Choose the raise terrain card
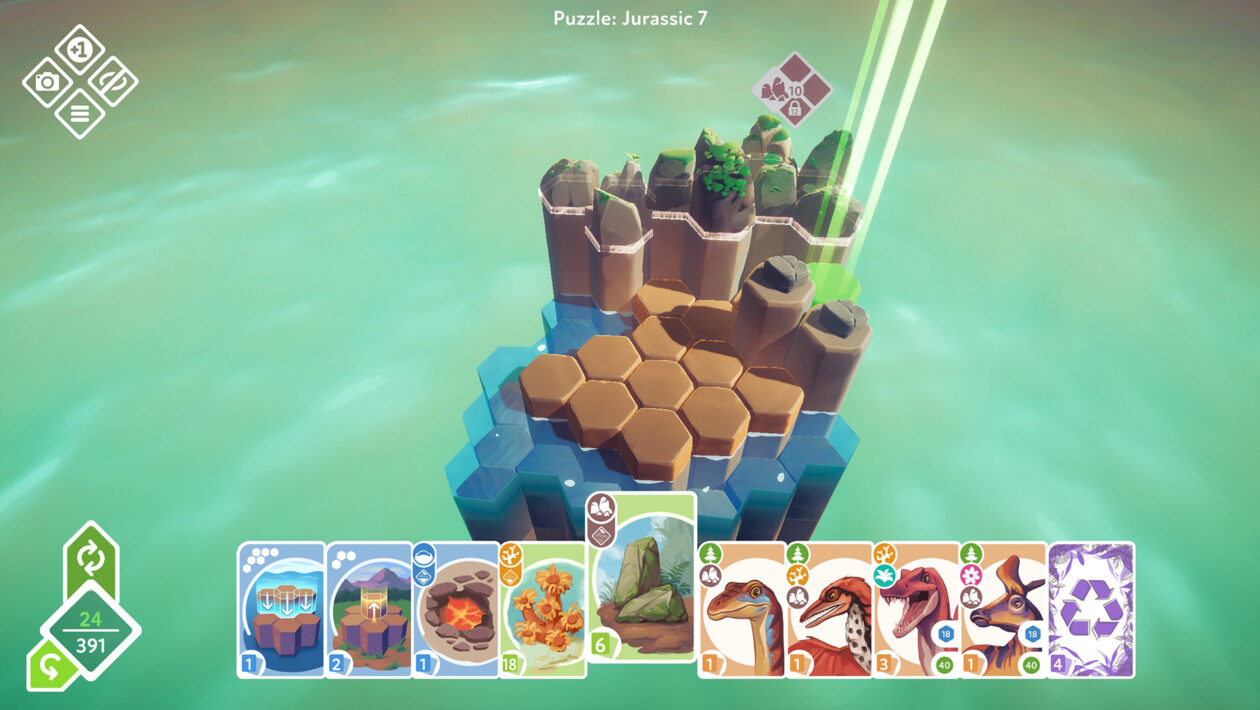The width and height of the screenshot is (1260, 710). 369,610
